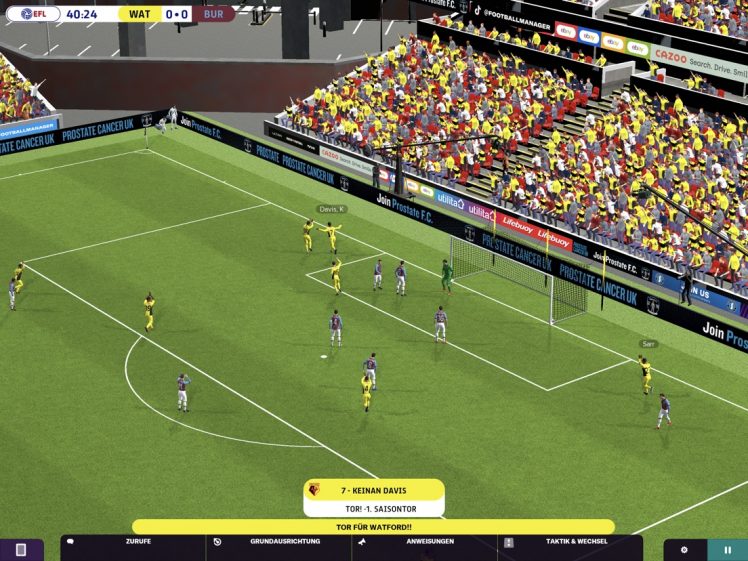This screenshot has width=748, height=561.
Task: Open Taktik & Wechsel panel
Action: [571, 541]
